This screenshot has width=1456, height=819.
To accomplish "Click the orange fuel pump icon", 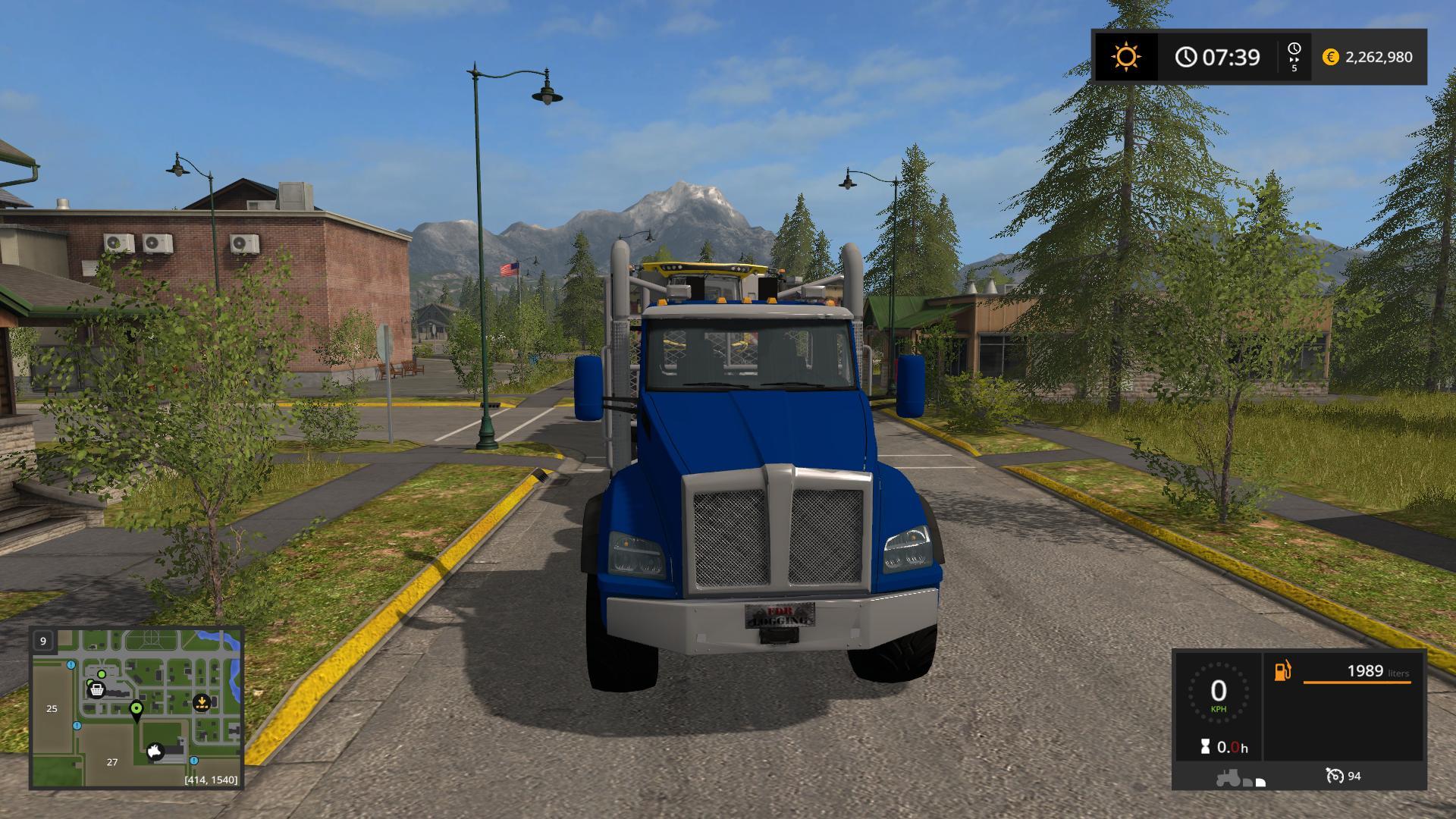I will click(x=1282, y=671).
